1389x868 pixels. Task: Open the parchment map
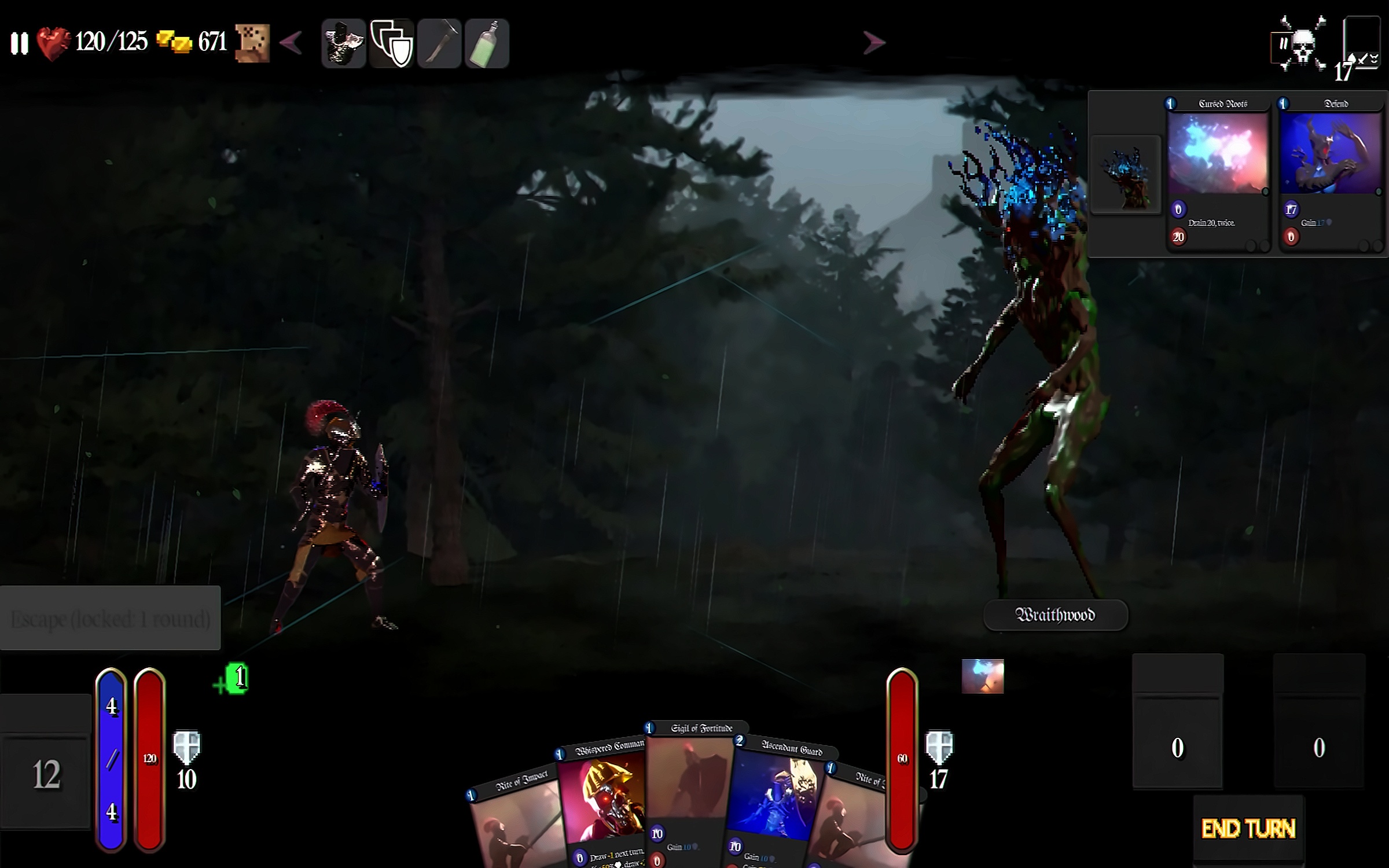[x=252, y=43]
